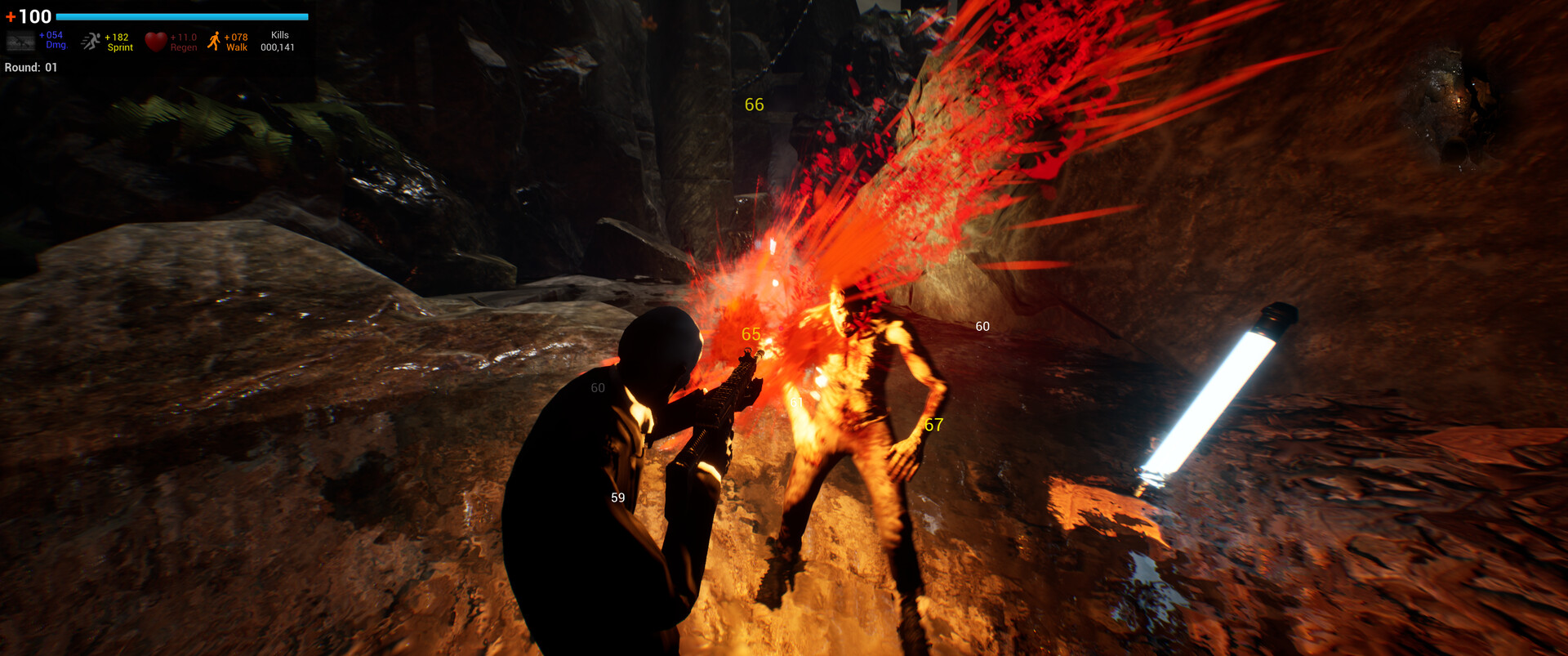Click the Kills counter showing 000,141
This screenshot has width=1568, height=656.
278,41
